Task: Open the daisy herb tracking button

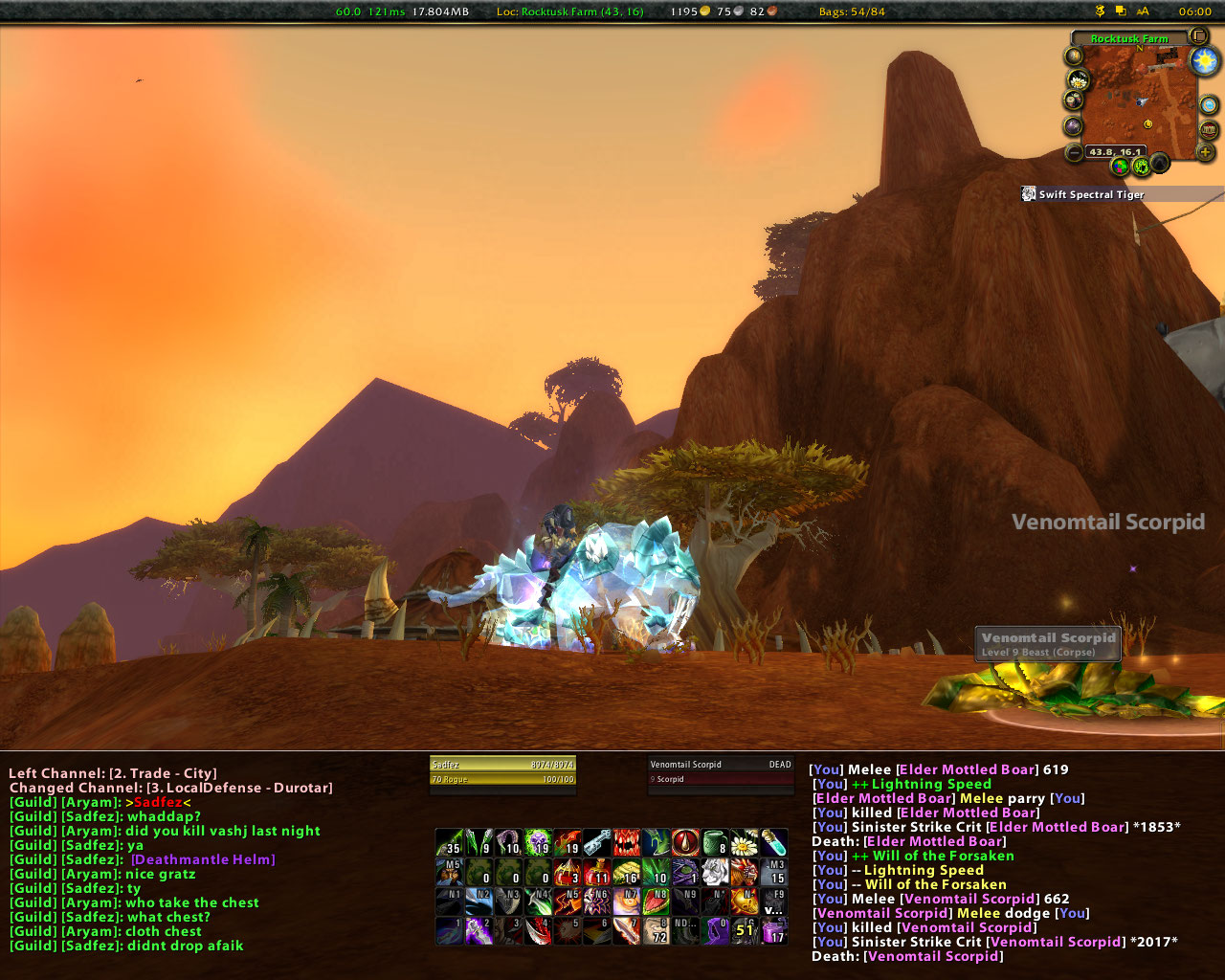Action: [x=1079, y=79]
